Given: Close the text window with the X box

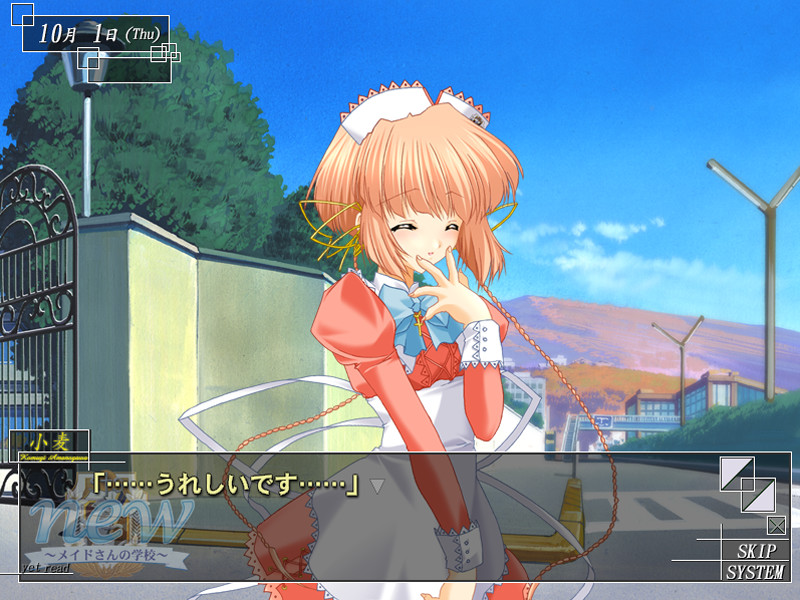Looking at the screenshot, I should 776,525.
